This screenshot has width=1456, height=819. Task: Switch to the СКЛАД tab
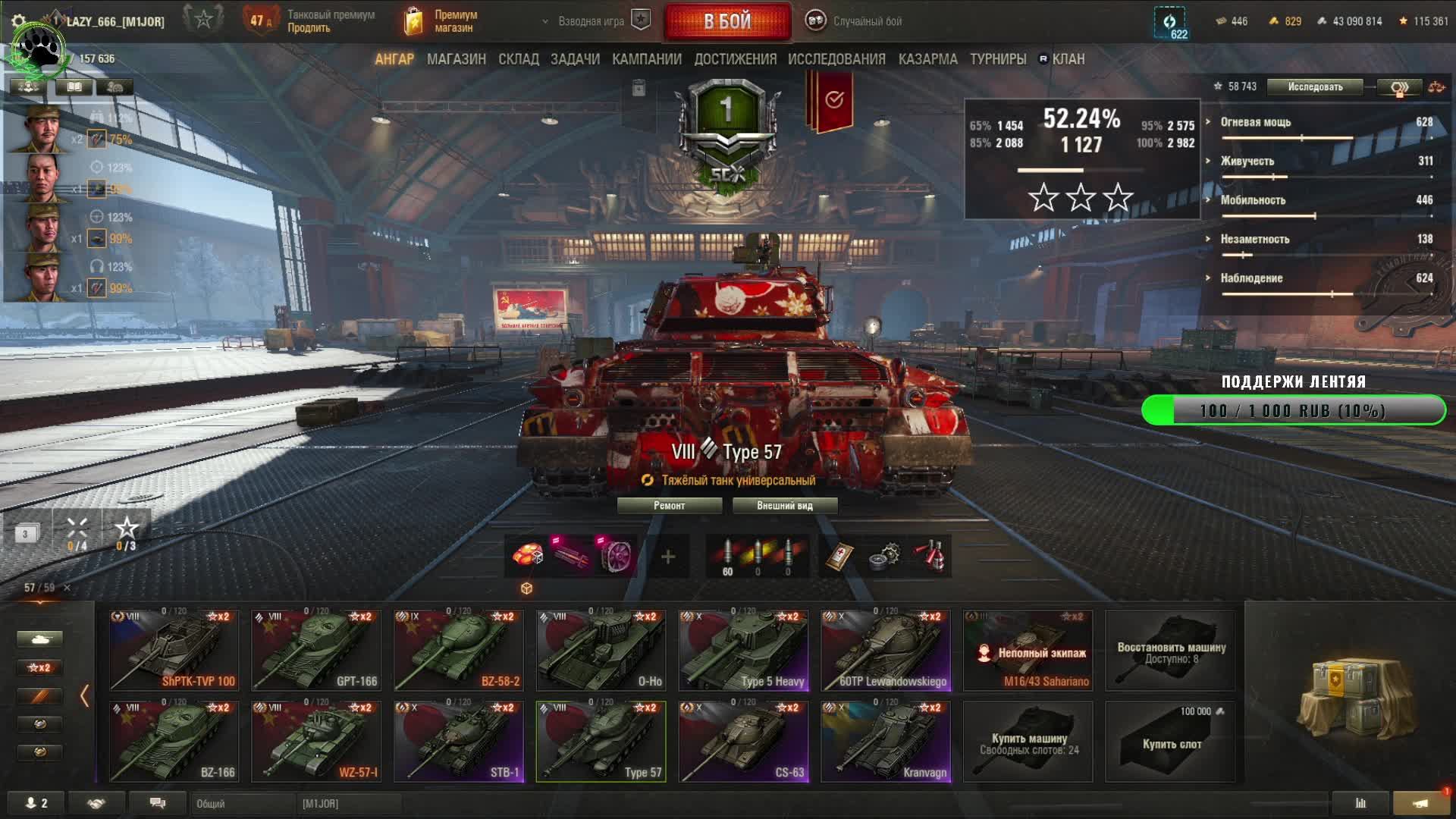[518, 59]
